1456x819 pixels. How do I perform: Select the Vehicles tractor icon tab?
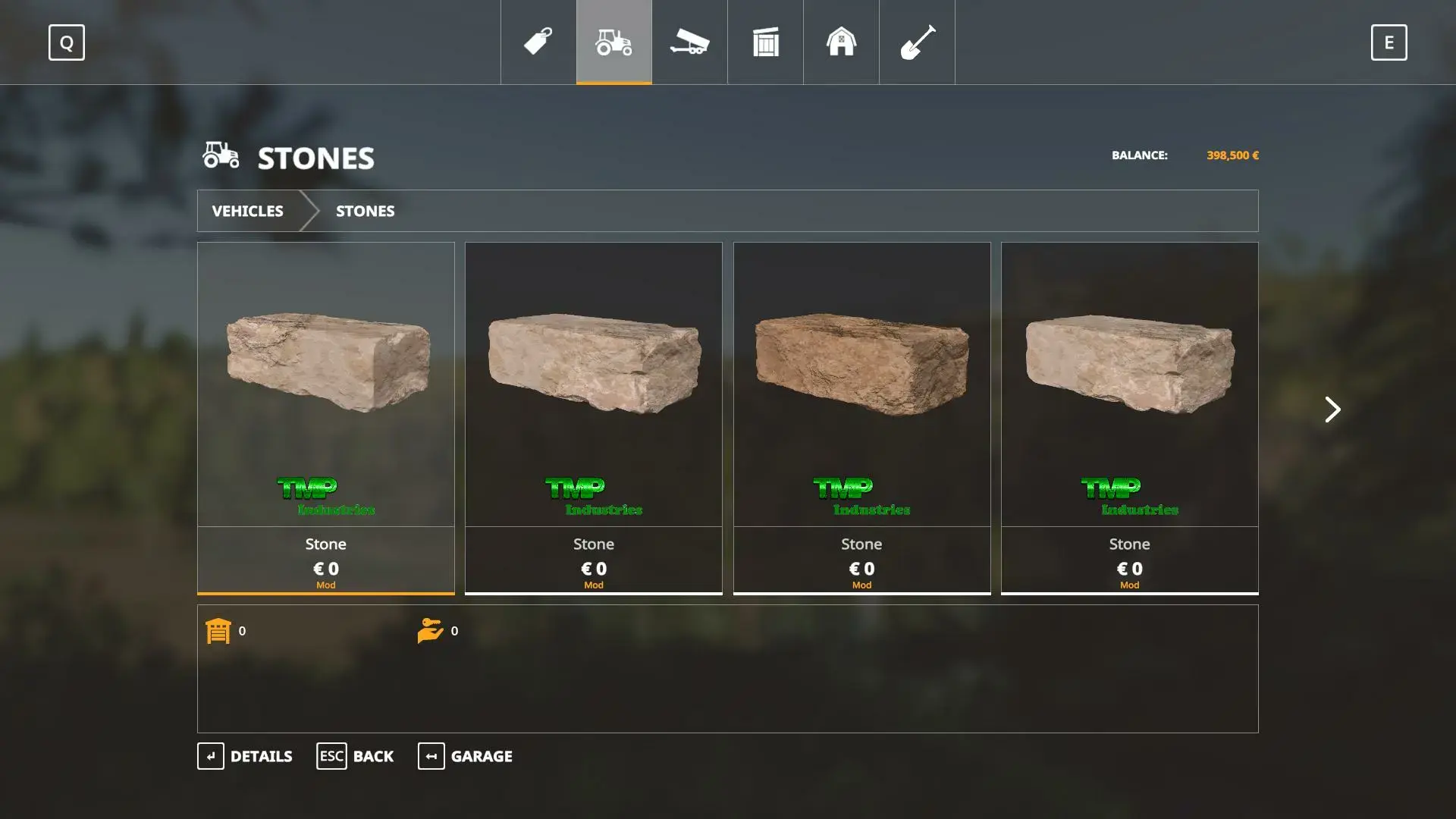[x=613, y=42]
